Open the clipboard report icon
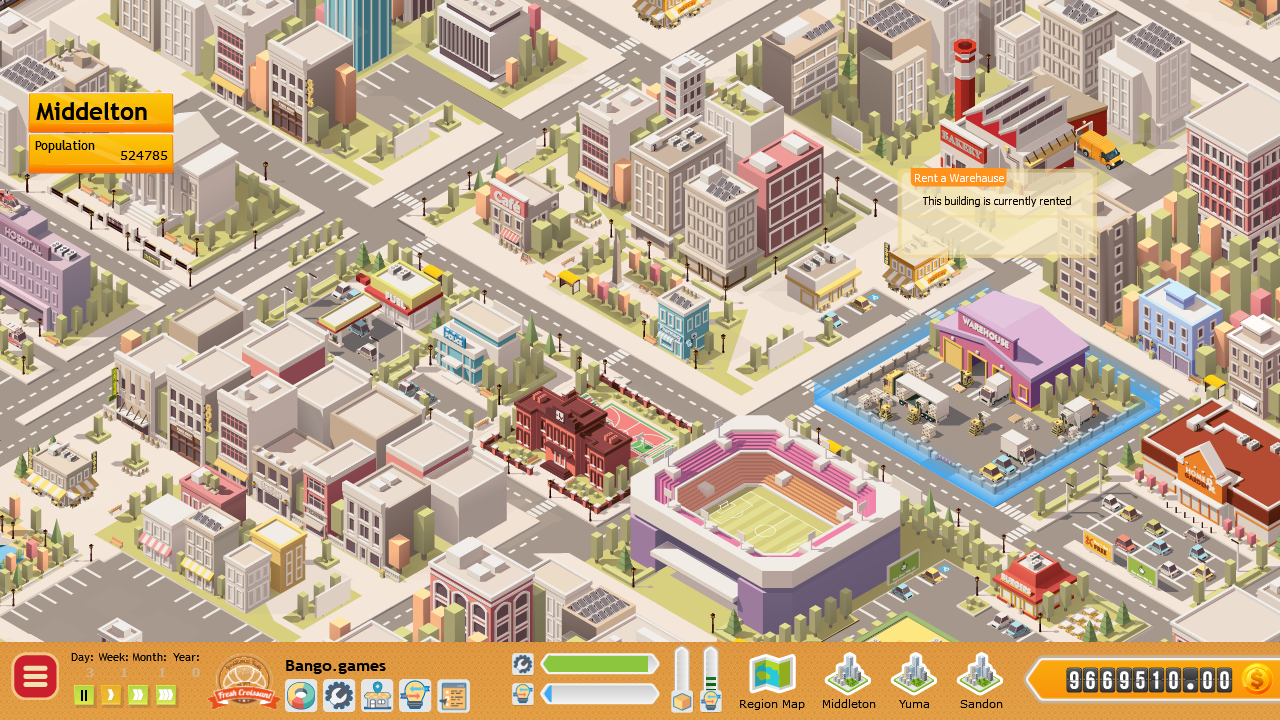The height and width of the screenshot is (720, 1280). [x=454, y=695]
